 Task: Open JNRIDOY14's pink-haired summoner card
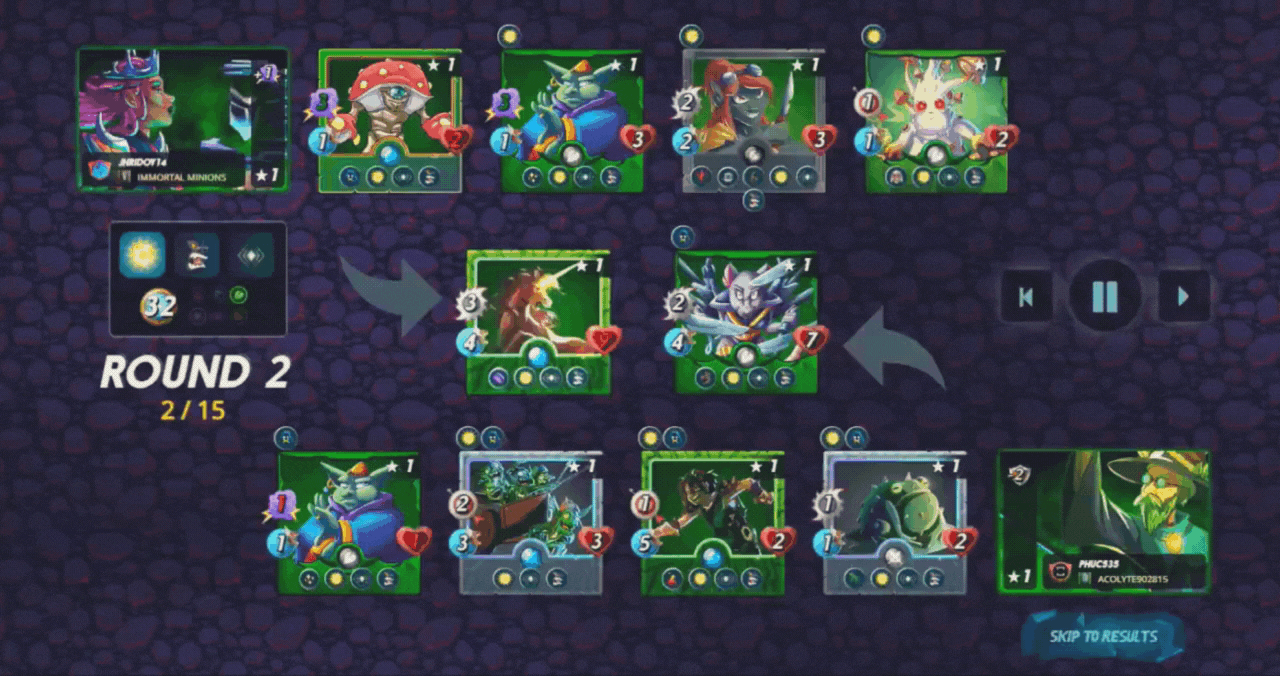[x=183, y=118]
